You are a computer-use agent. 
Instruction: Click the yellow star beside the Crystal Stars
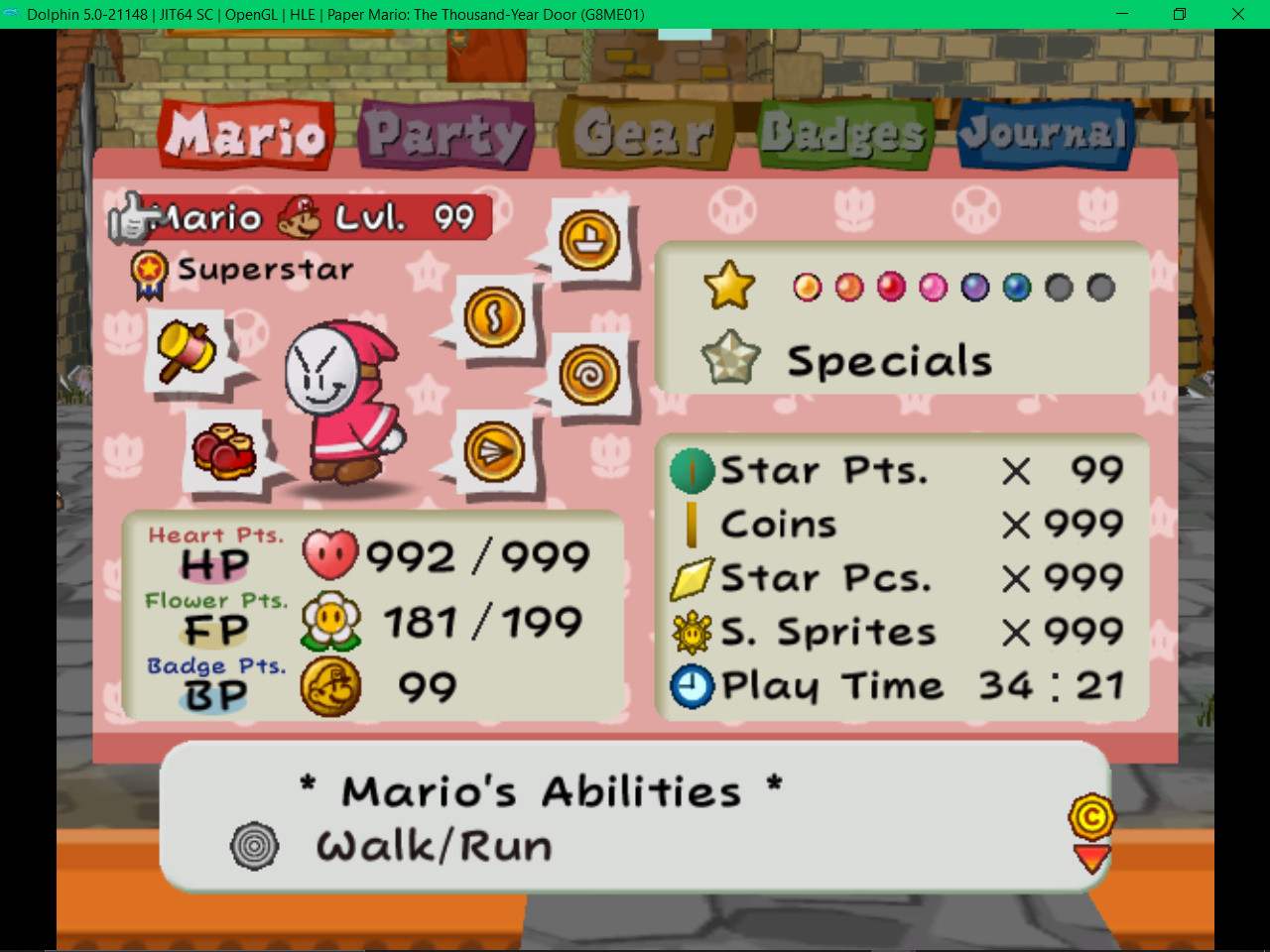(x=729, y=287)
